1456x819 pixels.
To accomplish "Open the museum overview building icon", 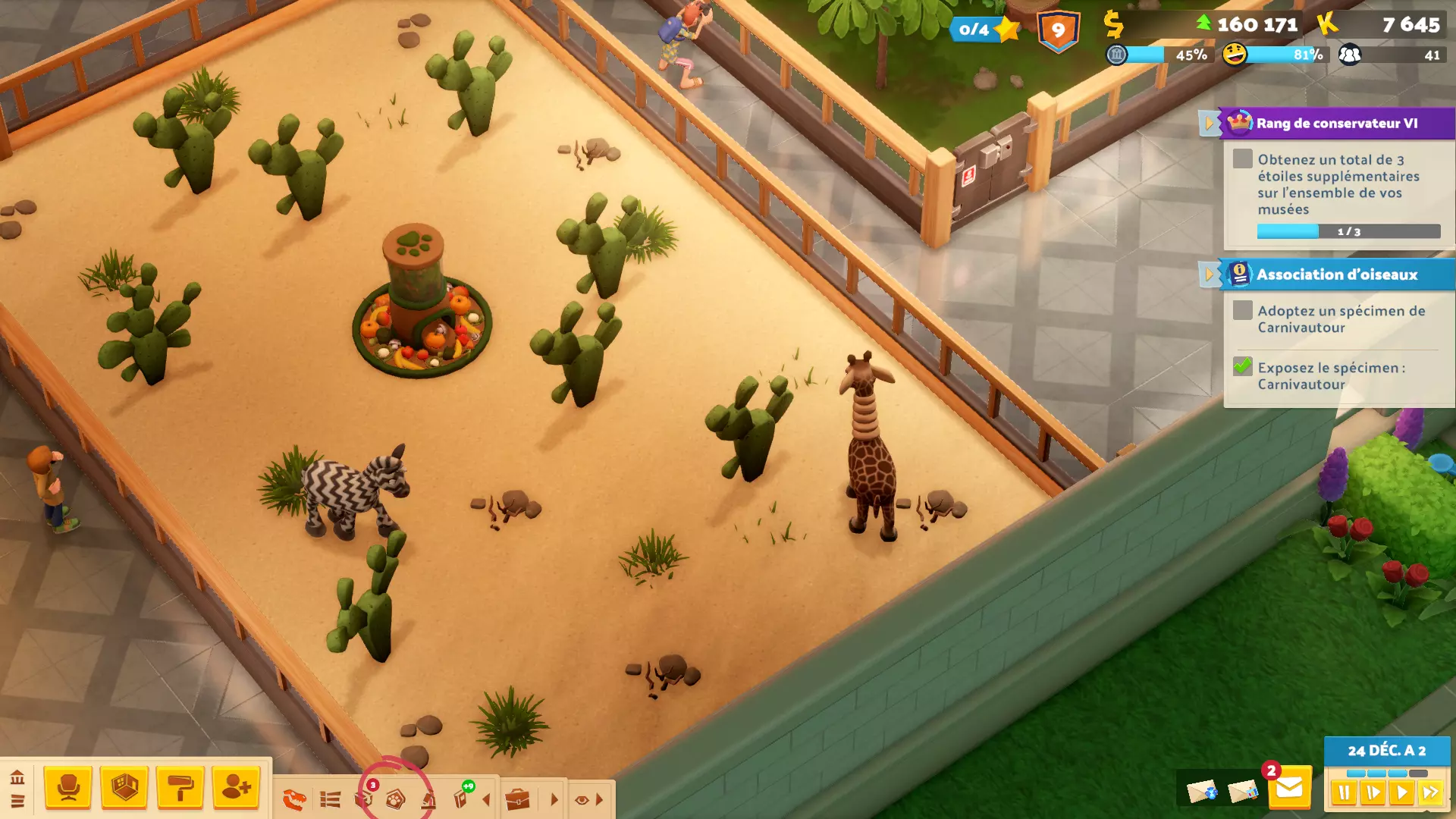I will (17, 777).
